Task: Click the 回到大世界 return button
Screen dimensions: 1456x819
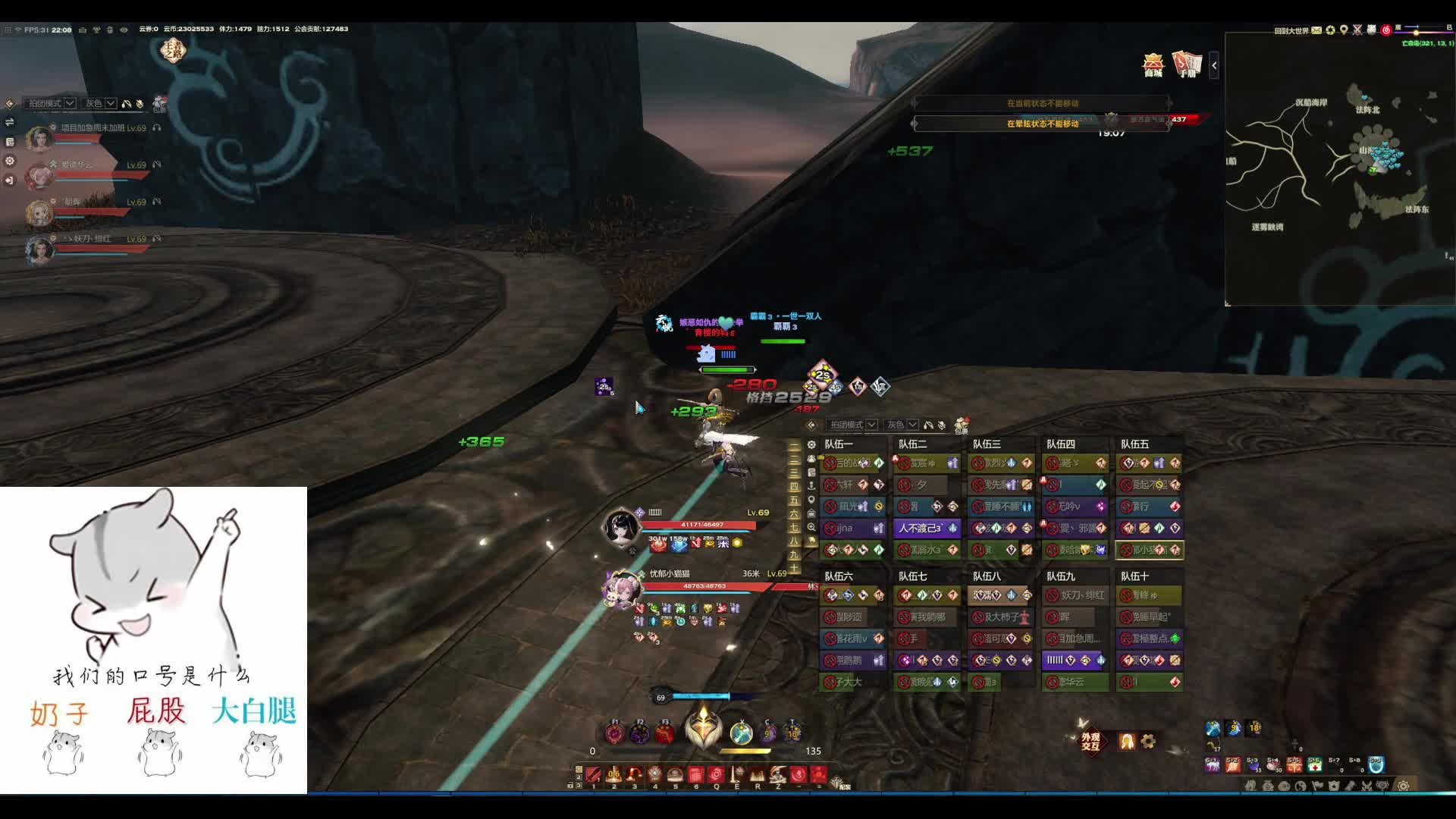Action: 1291,30
